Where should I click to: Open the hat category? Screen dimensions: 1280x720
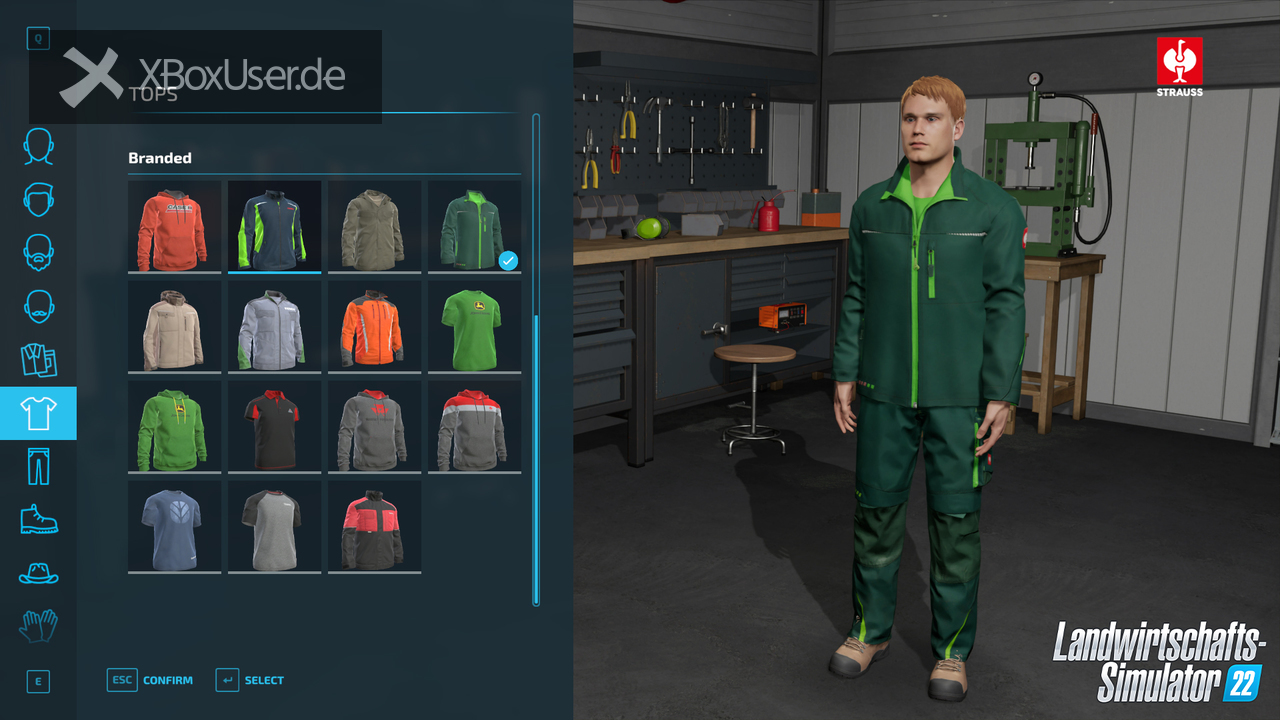tap(38, 573)
